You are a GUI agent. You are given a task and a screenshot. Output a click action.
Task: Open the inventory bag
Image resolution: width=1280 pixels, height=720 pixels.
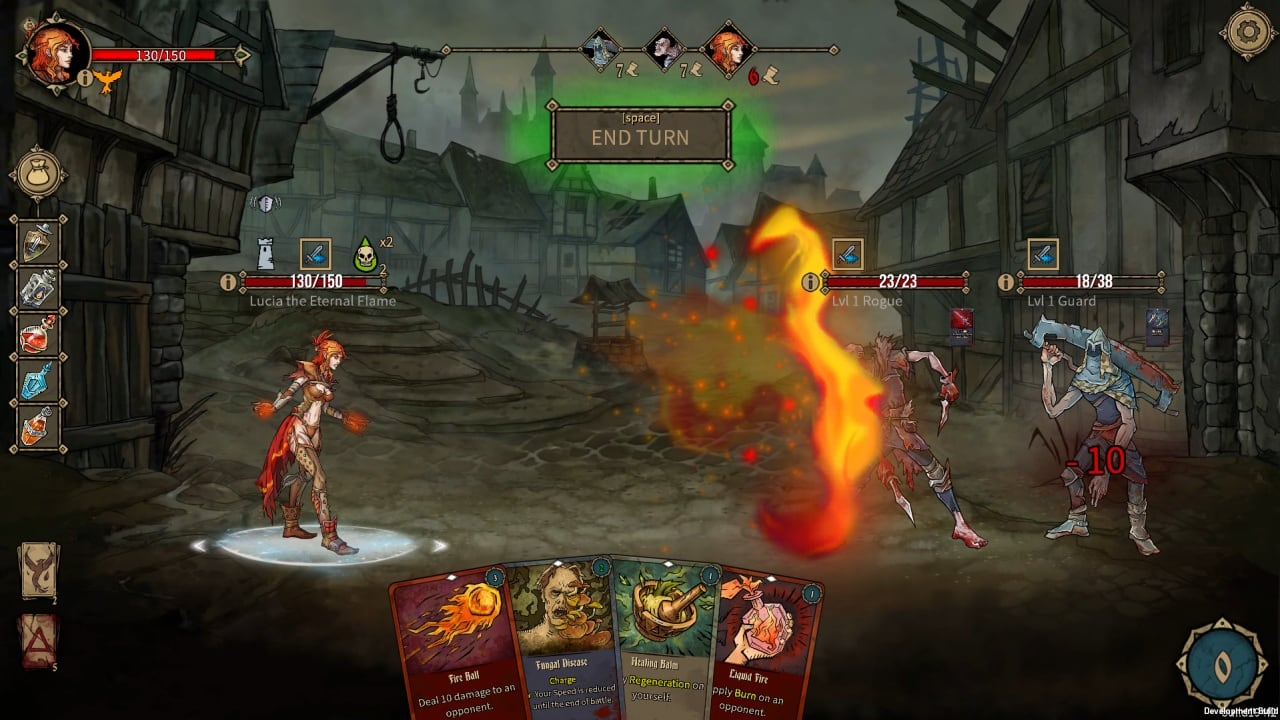(39, 175)
